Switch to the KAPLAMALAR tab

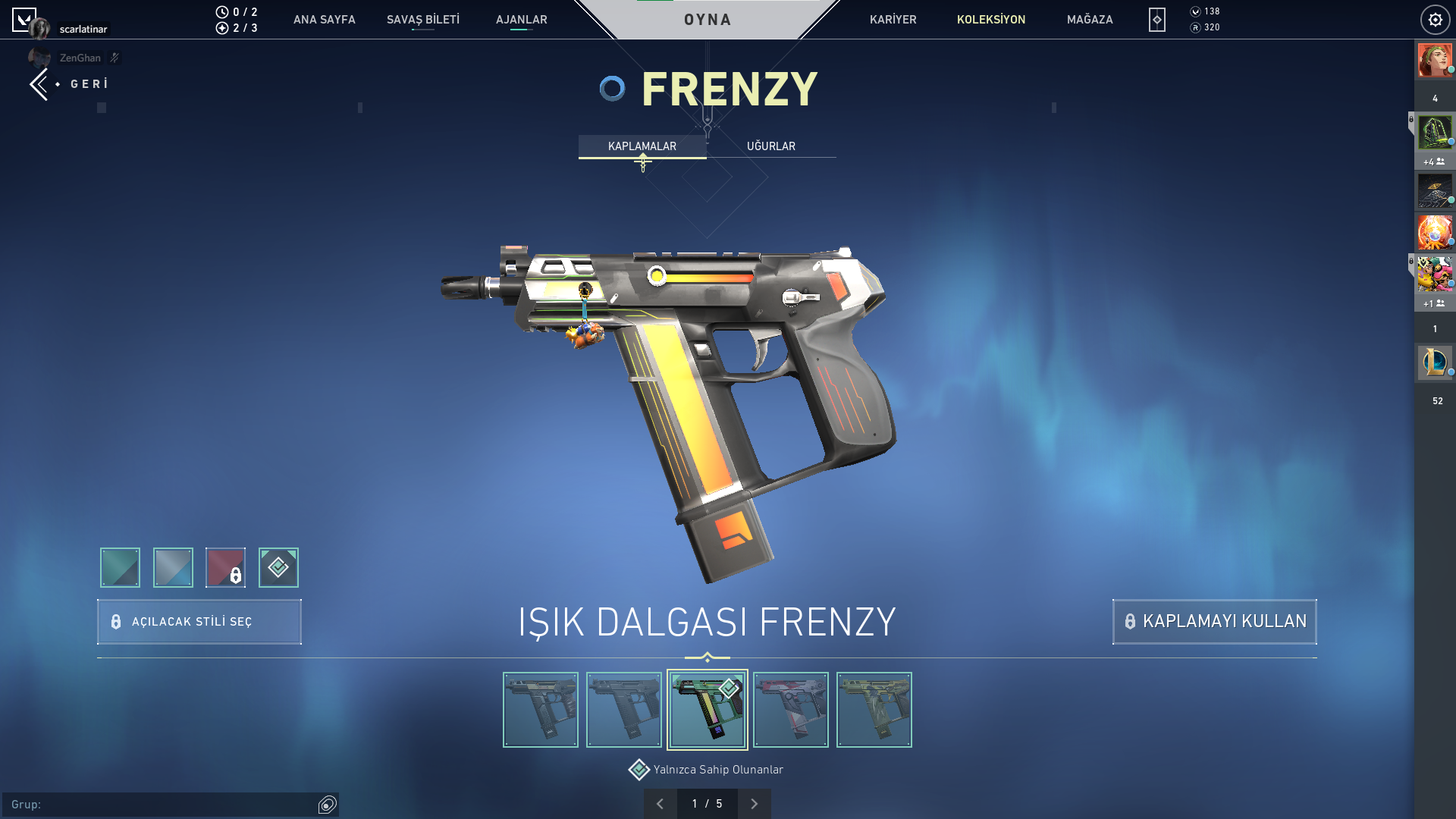(642, 146)
